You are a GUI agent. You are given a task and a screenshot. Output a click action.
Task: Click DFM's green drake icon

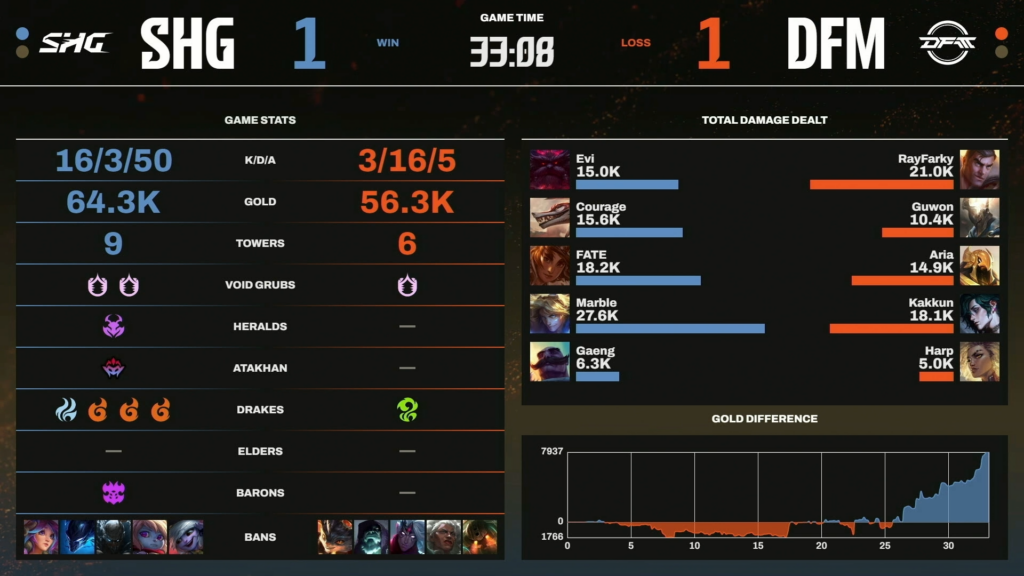[x=407, y=410]
